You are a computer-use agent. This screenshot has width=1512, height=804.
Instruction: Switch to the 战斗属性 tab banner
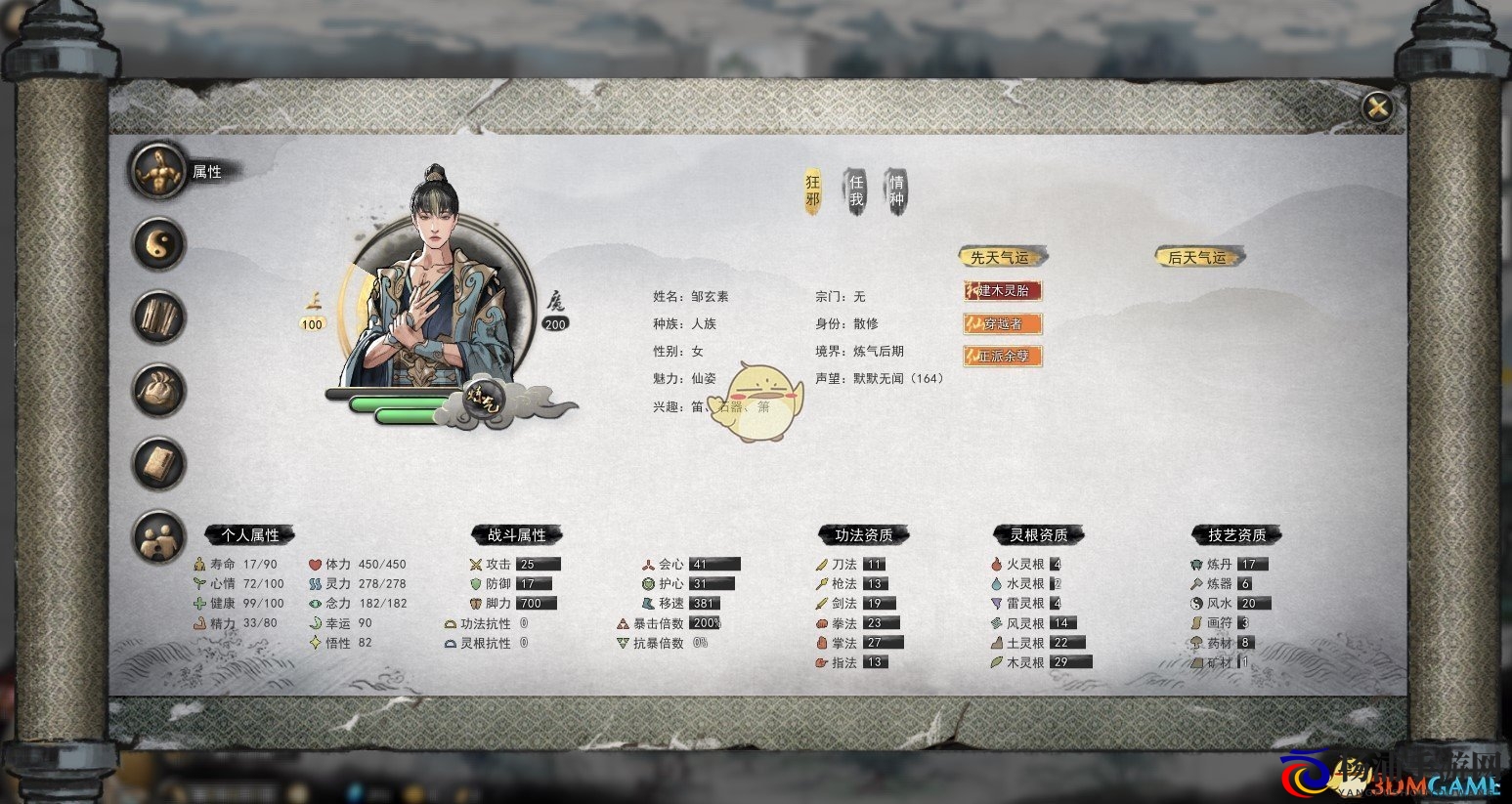(516, 534)
